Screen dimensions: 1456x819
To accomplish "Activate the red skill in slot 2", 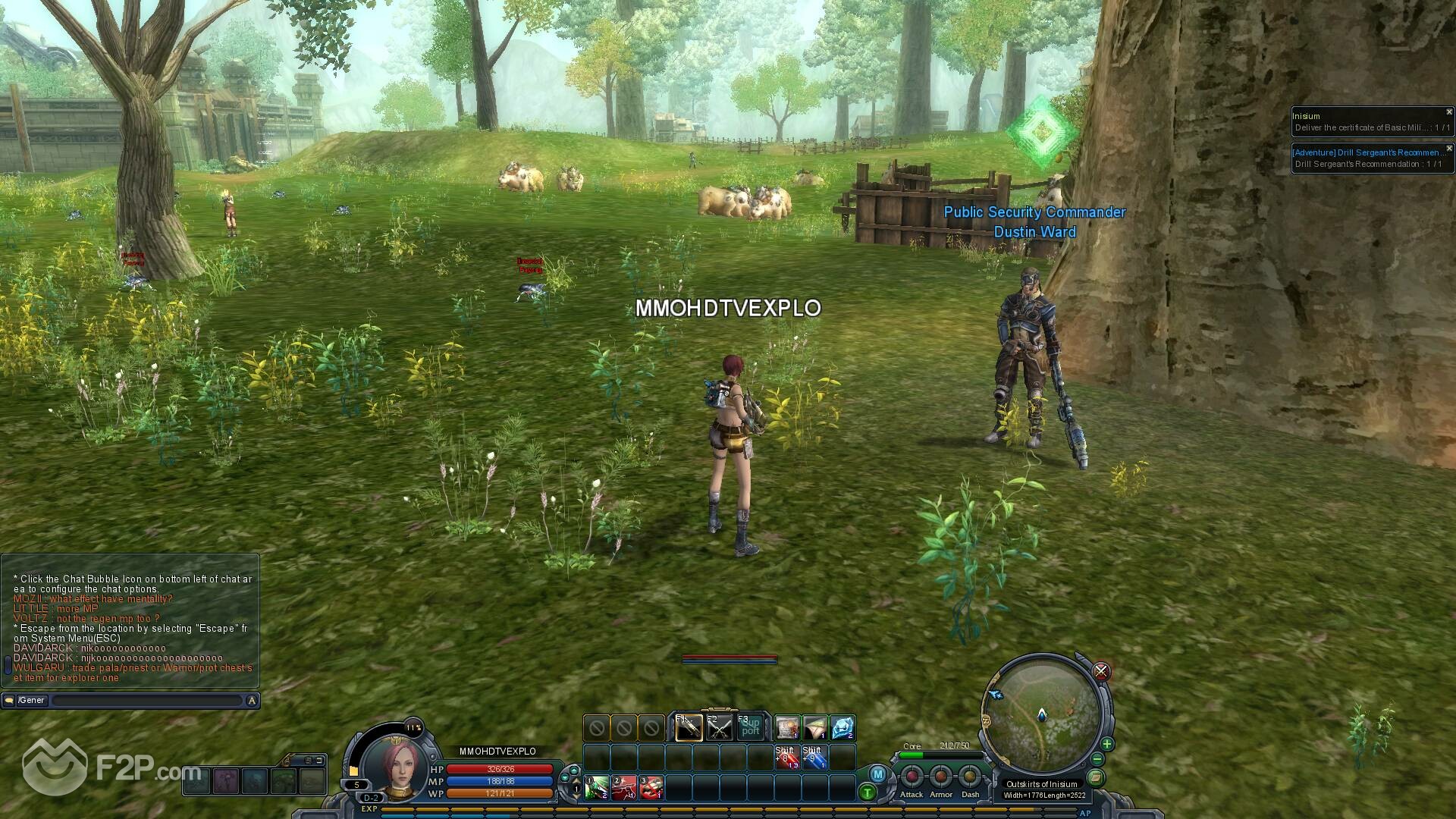I will coord(624,788).
